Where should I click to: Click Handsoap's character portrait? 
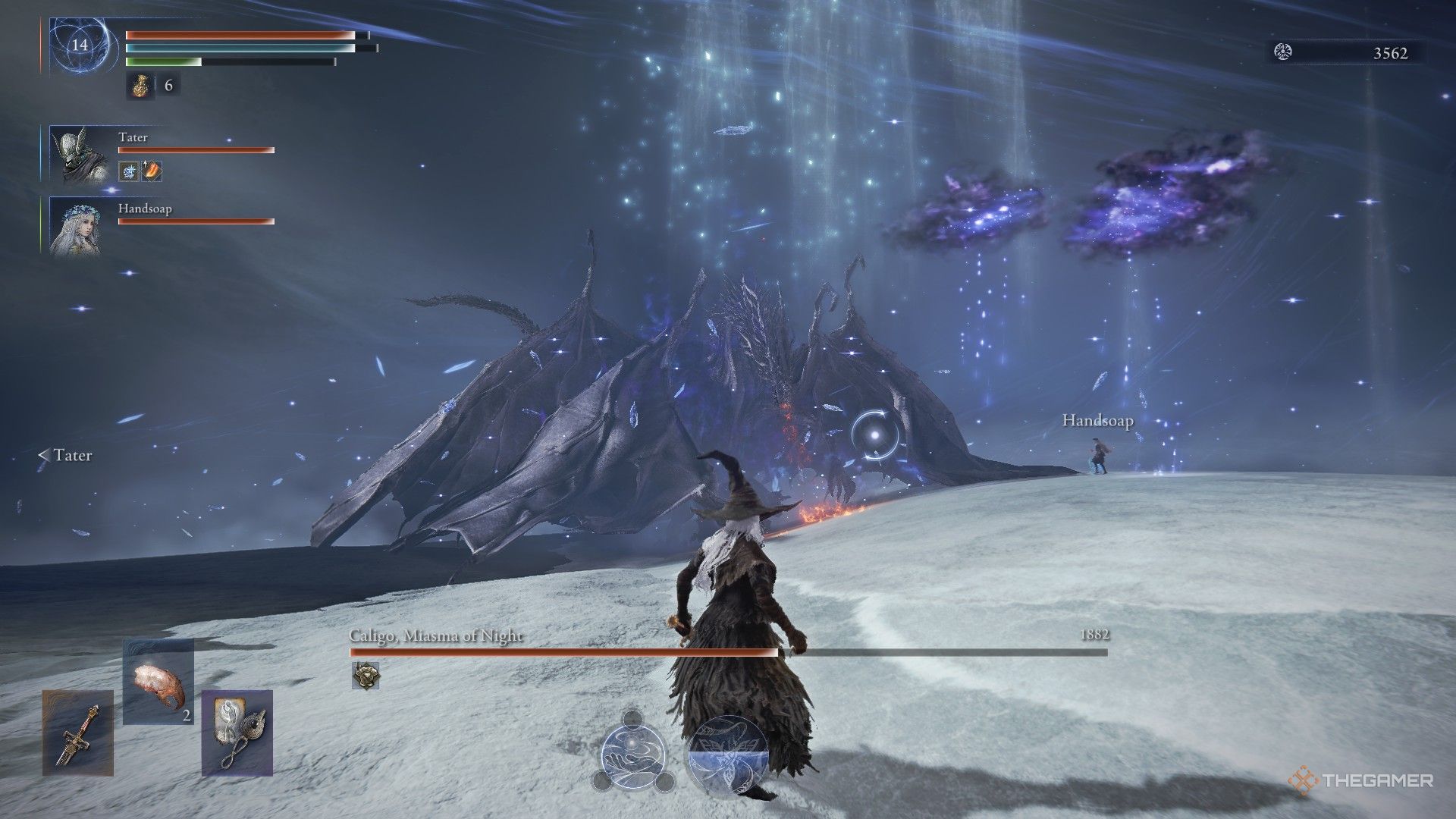[78, 227]
